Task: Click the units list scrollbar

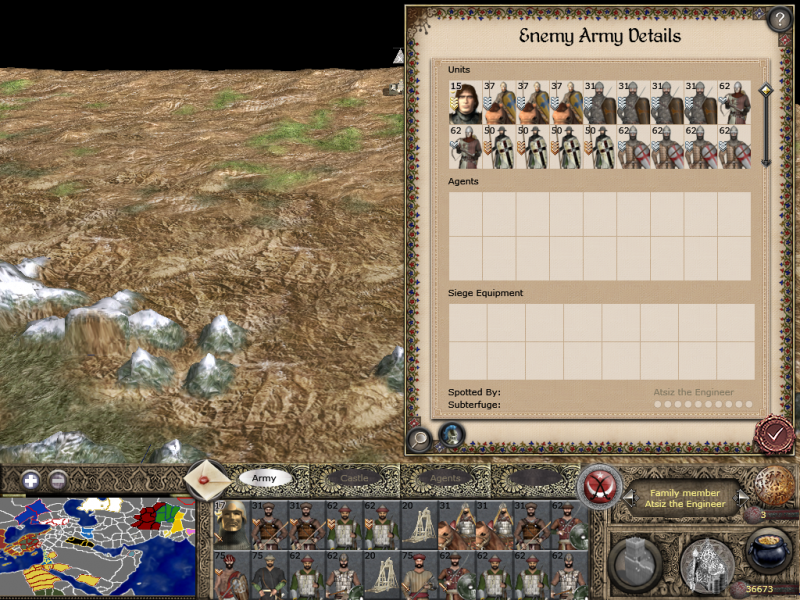Action: (x=766, y=125)
